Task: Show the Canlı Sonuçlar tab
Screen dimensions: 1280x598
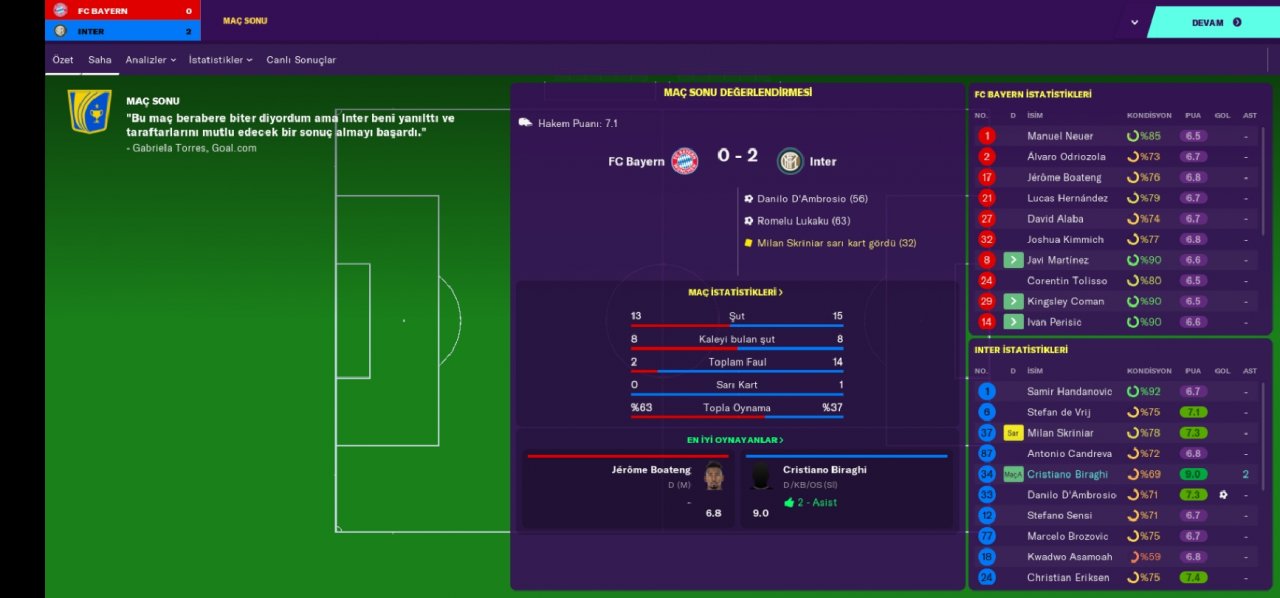Action: (x=301, y=60)
